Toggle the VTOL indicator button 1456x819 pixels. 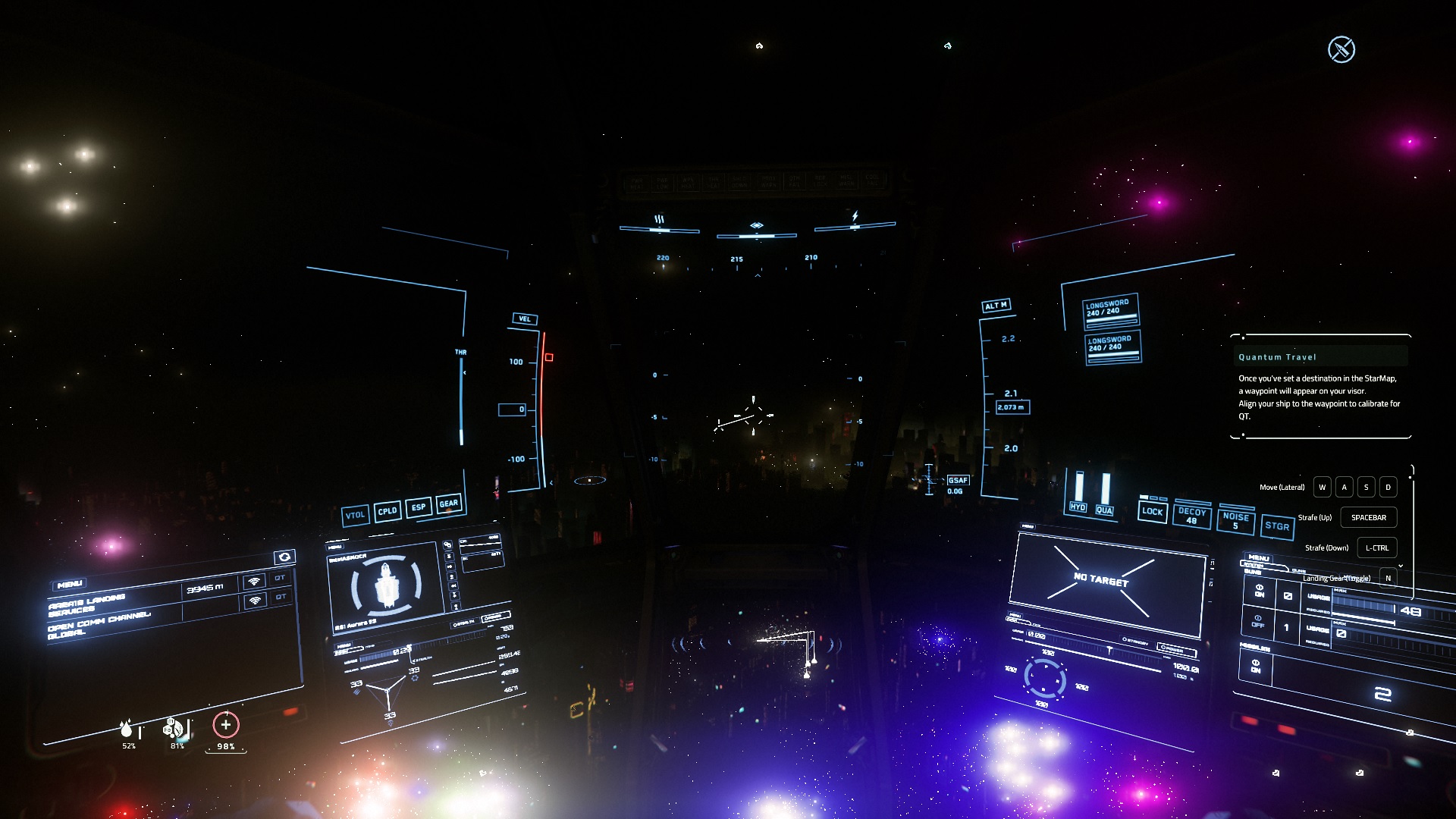point(355,516)
